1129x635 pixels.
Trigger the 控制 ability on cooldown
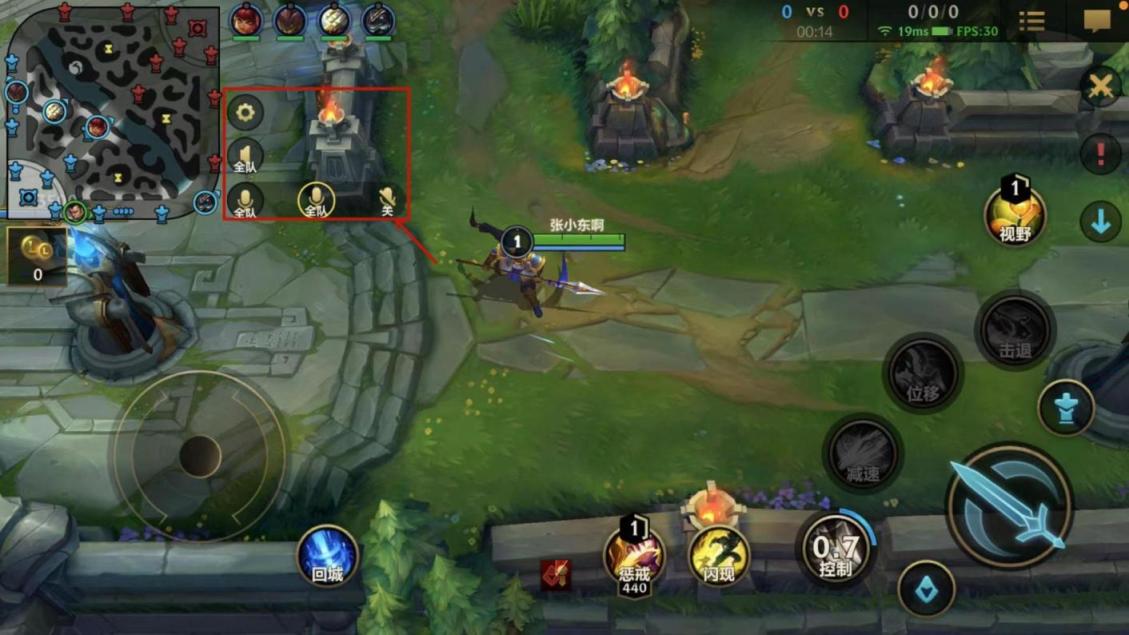(x=836, y=549)
